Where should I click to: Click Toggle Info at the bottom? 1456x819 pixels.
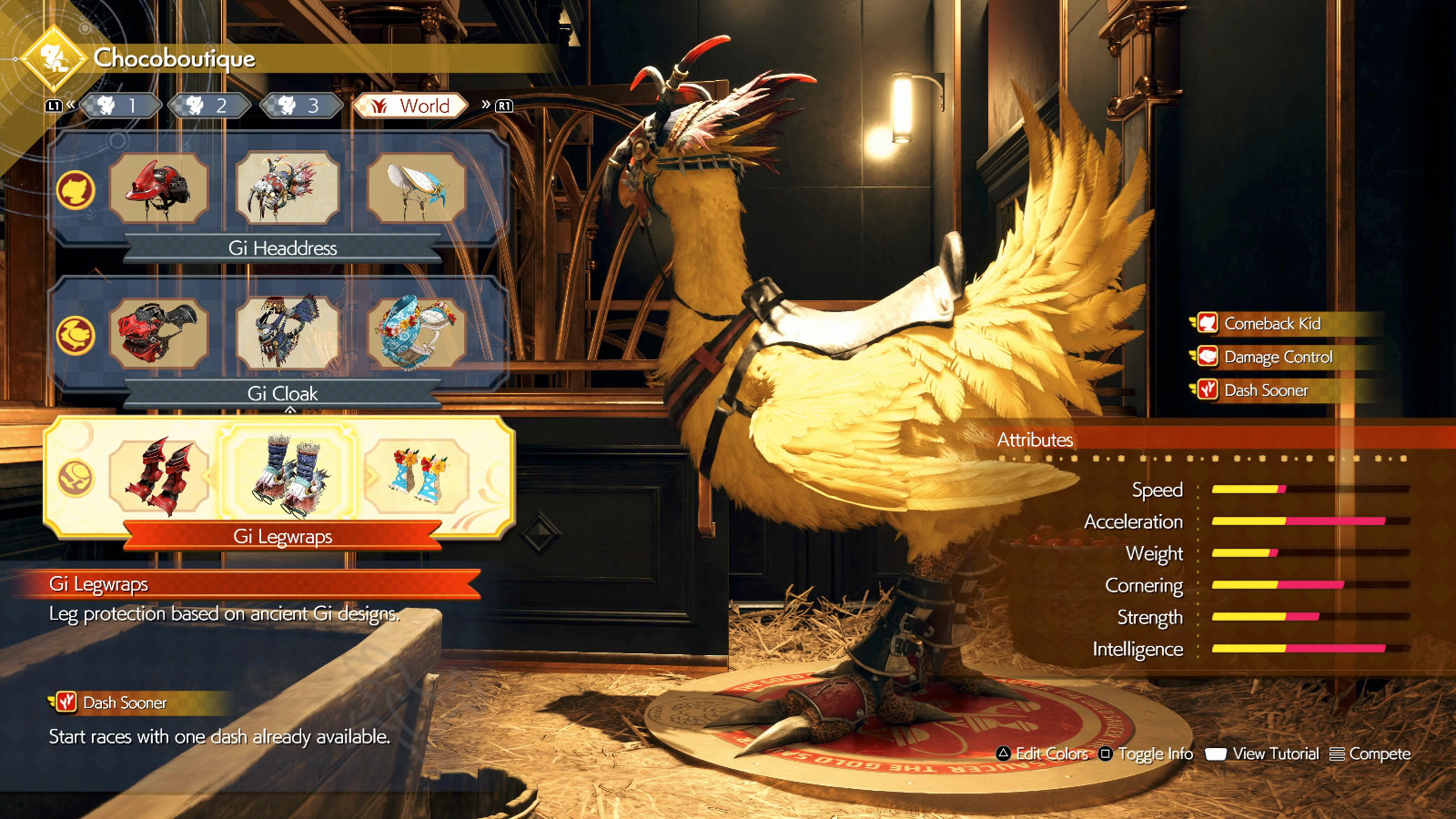[1147, 753]
